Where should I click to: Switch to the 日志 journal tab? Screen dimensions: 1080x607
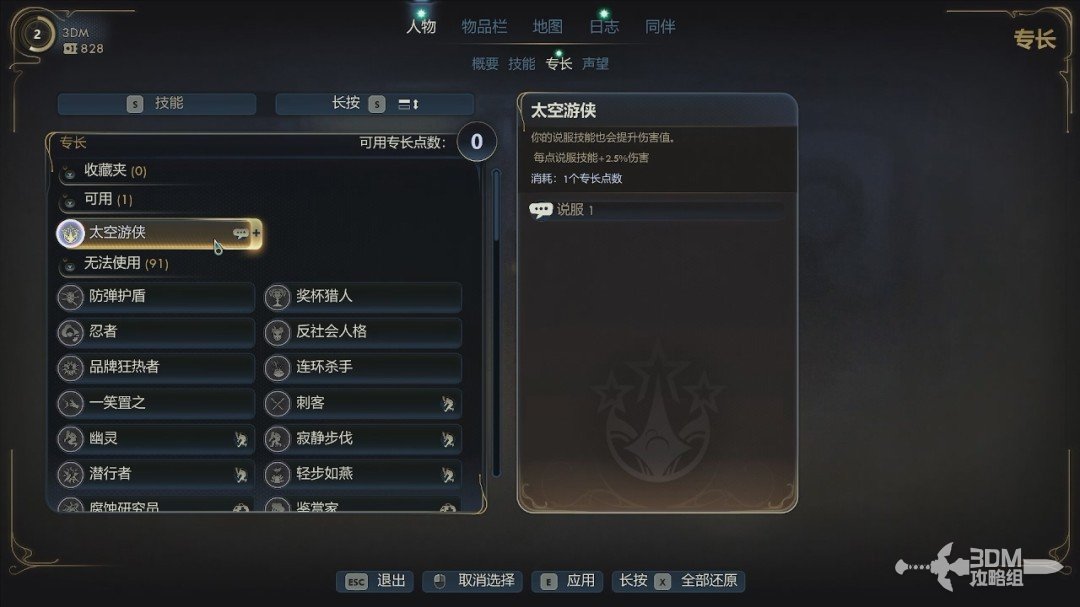604,27
